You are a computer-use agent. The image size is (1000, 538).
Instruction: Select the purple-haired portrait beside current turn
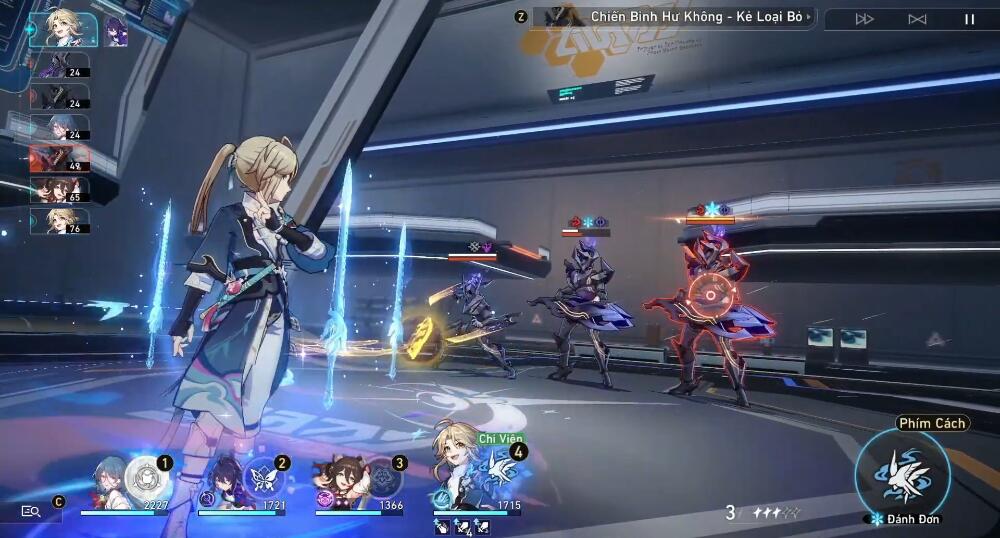click(x=116, y=30)
